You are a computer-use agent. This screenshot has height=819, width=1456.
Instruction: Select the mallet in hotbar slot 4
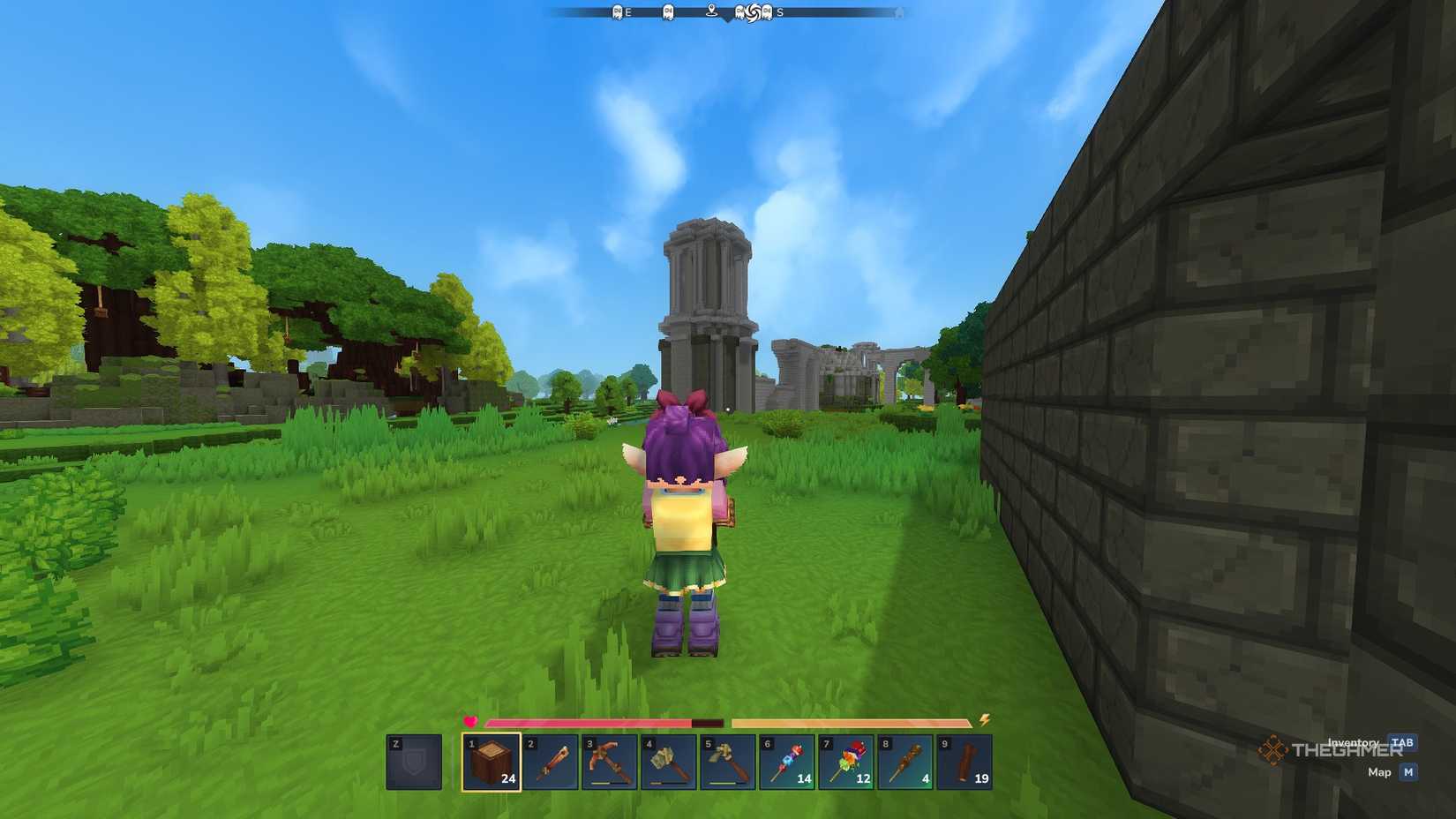click(669, 762)
